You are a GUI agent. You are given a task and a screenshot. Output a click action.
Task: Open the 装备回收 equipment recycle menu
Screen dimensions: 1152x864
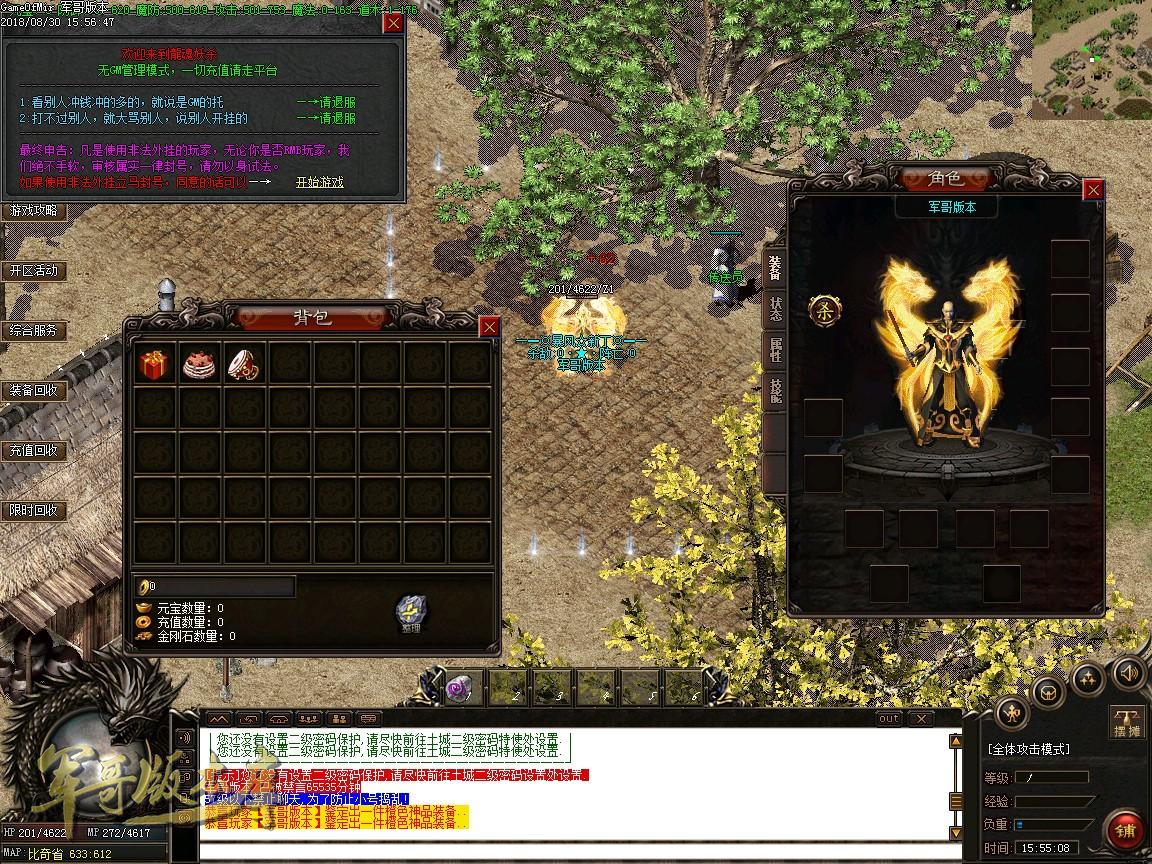[34, 391]
